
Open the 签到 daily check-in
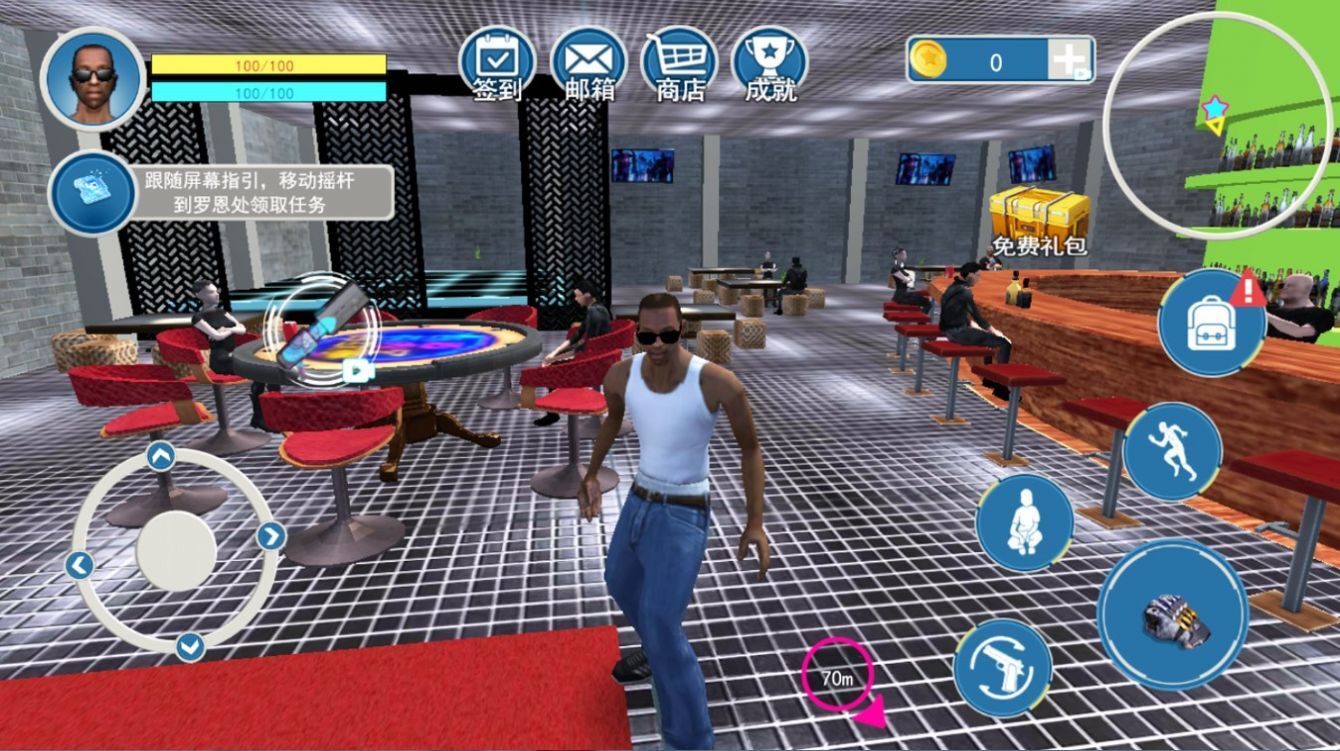pos(497,64)
